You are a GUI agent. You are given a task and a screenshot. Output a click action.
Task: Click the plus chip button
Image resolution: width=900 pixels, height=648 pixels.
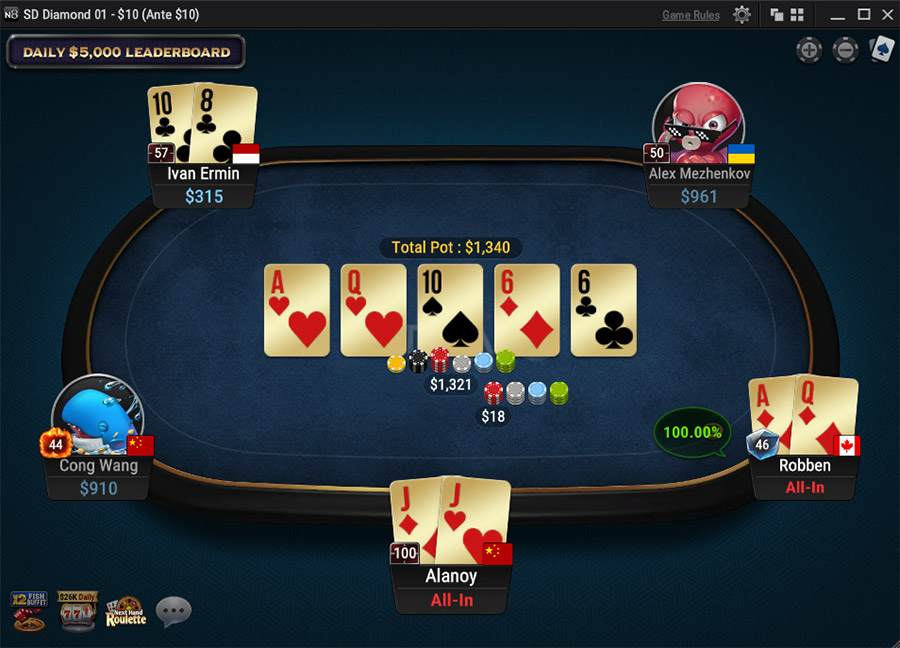point(809,50)
